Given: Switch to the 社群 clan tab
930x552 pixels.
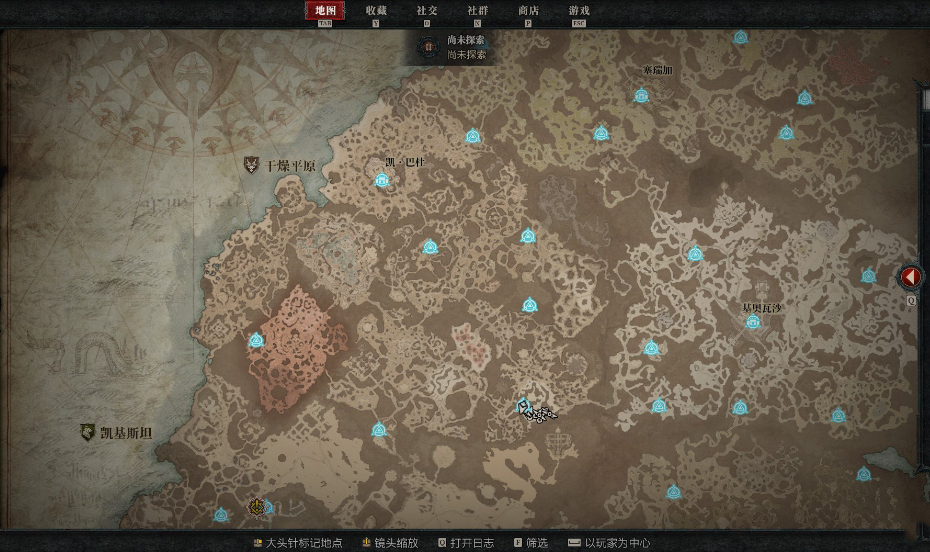Looking at the screenshot, I should tap(478, 11).
